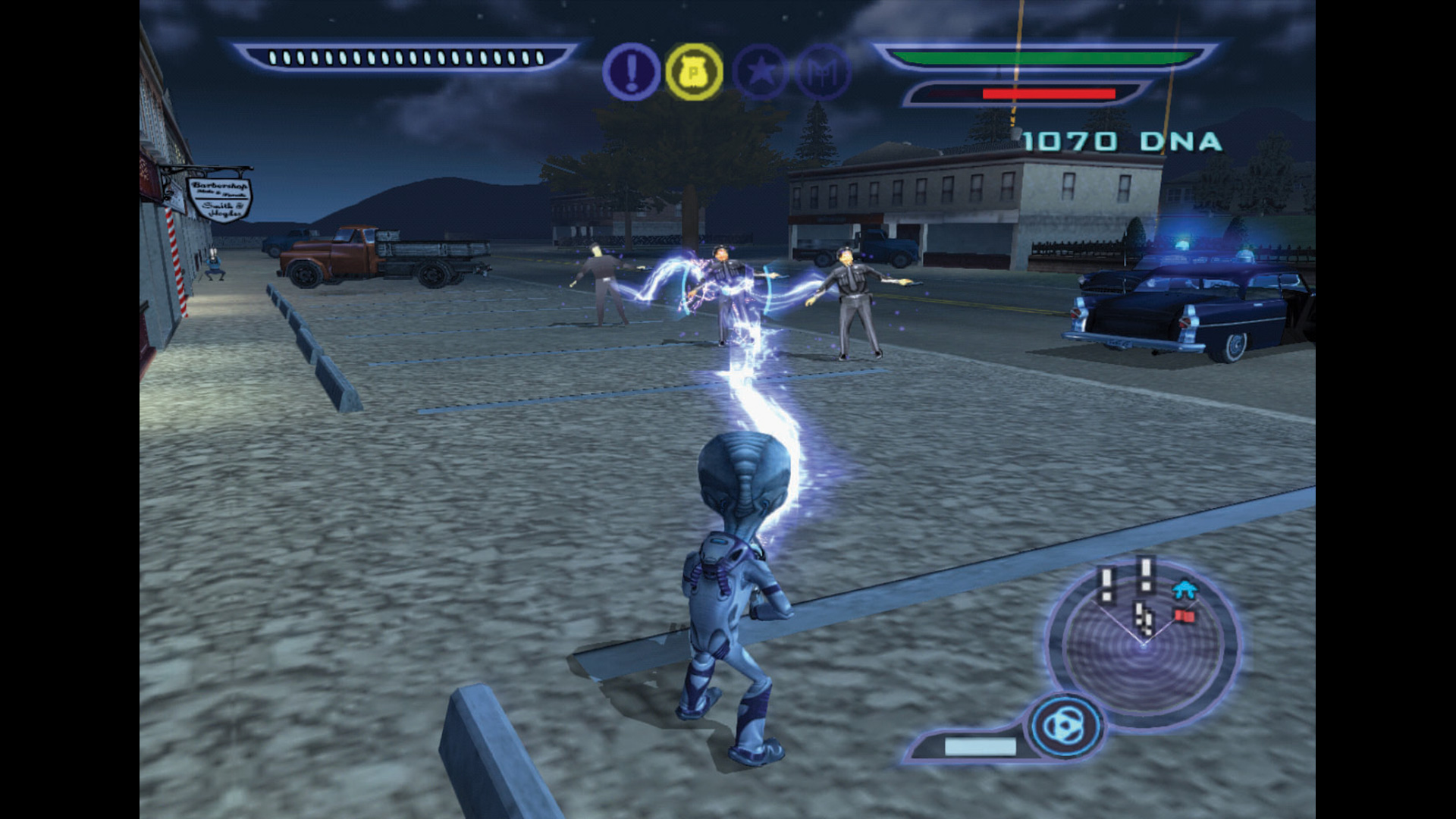The height and width of the screenshot is (819, 1456).
Task: Click the star military alert icon
Action: (x=758, y=72)
